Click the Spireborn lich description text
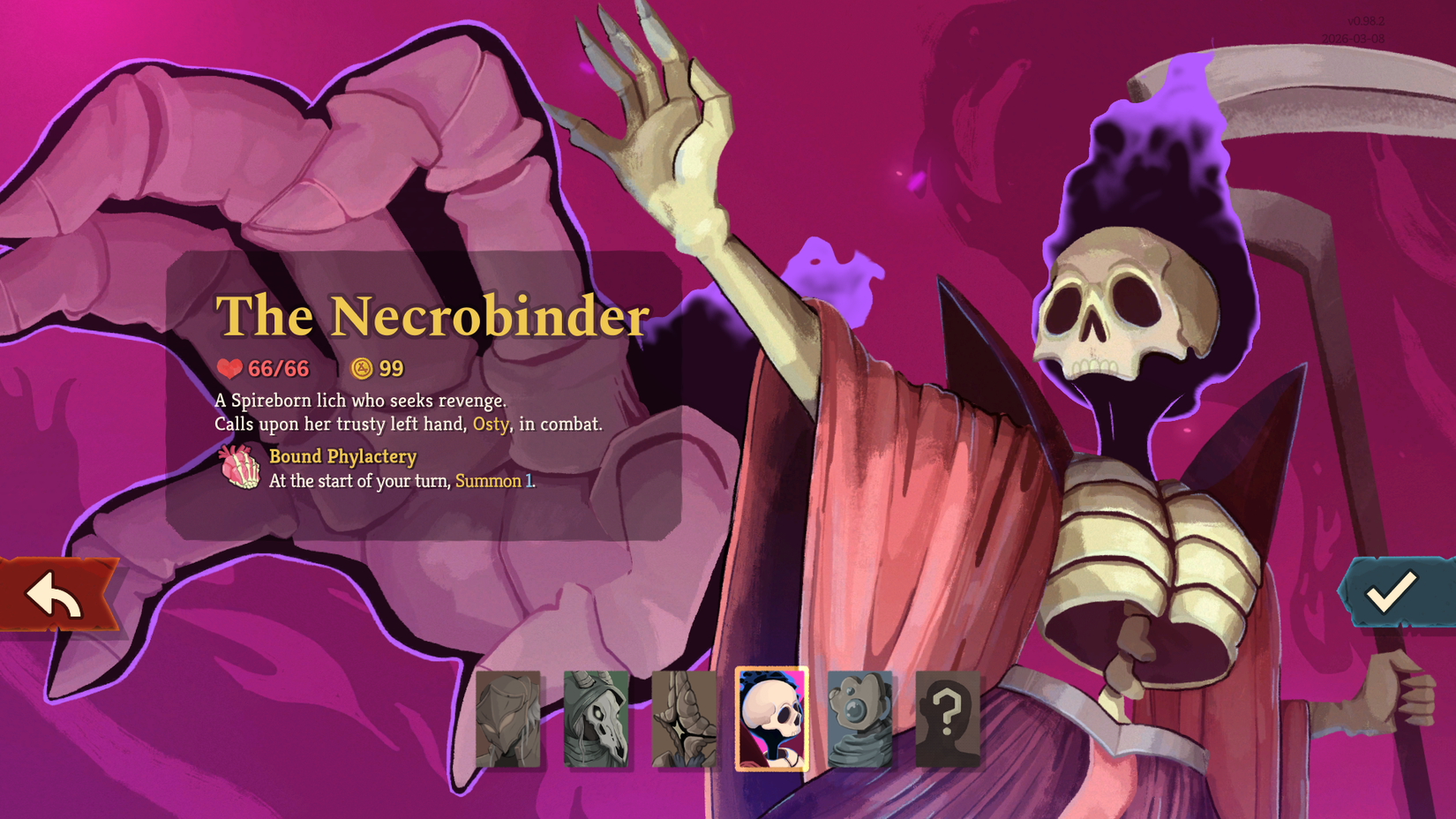Image resolution: width=1456 pixels, height=819 pixels. pos(363,400)
